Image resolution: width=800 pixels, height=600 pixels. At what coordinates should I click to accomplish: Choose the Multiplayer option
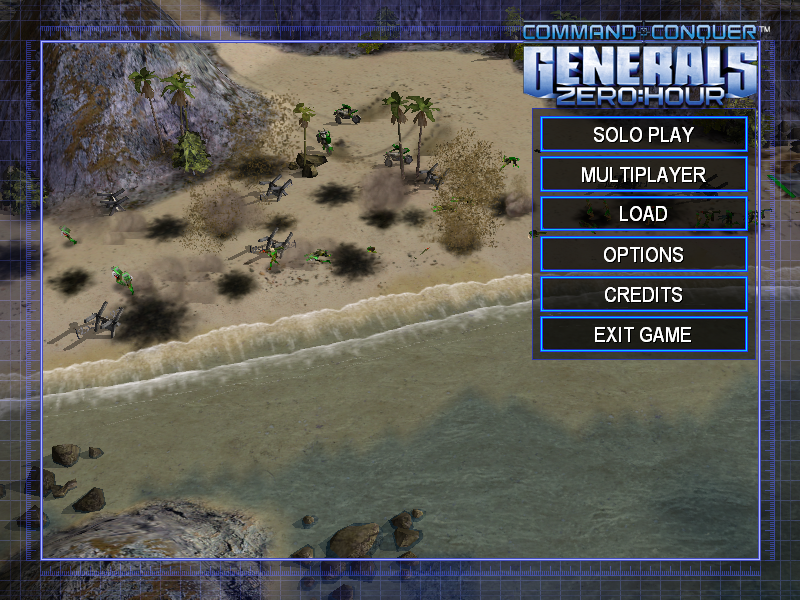coord(643,174)
